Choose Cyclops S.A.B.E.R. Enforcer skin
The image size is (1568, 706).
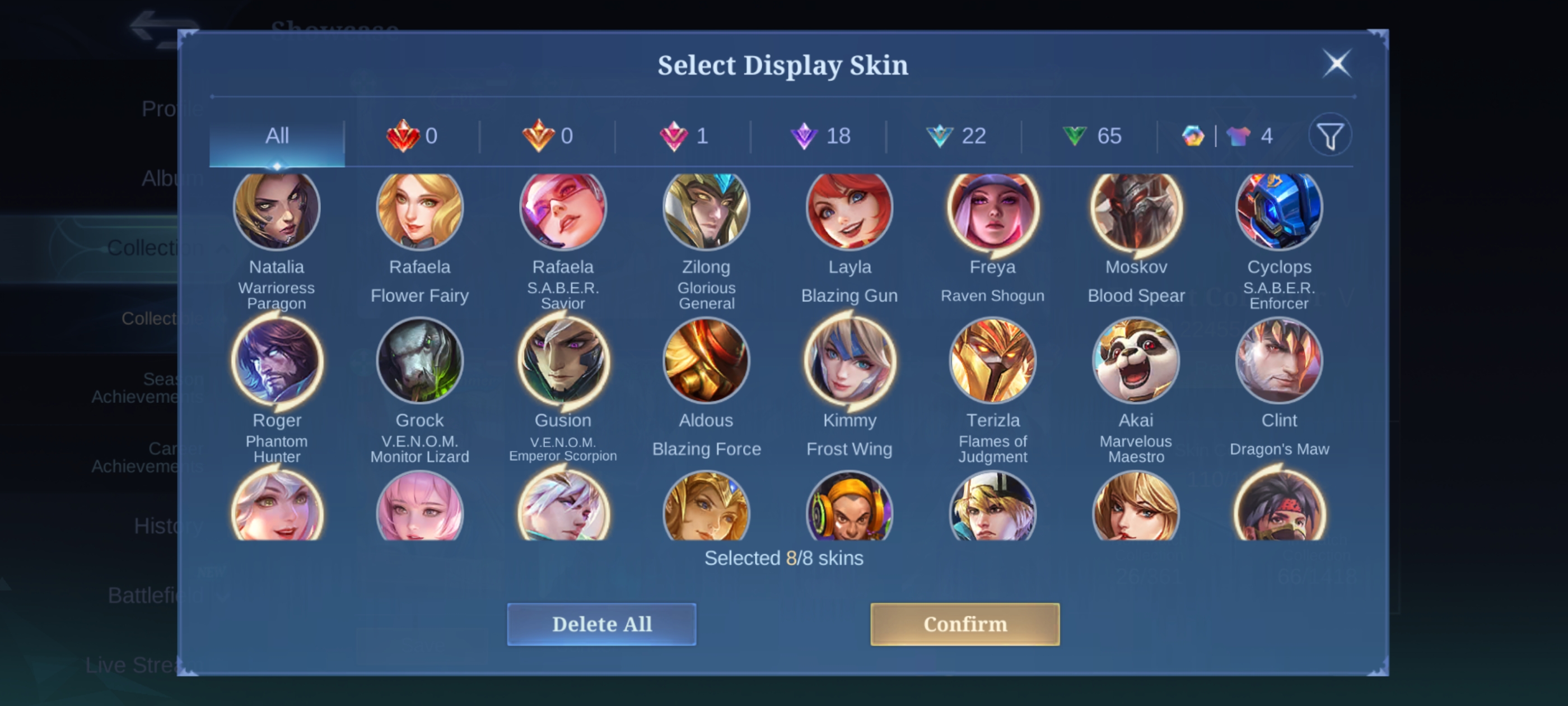tap(1279, 210)
